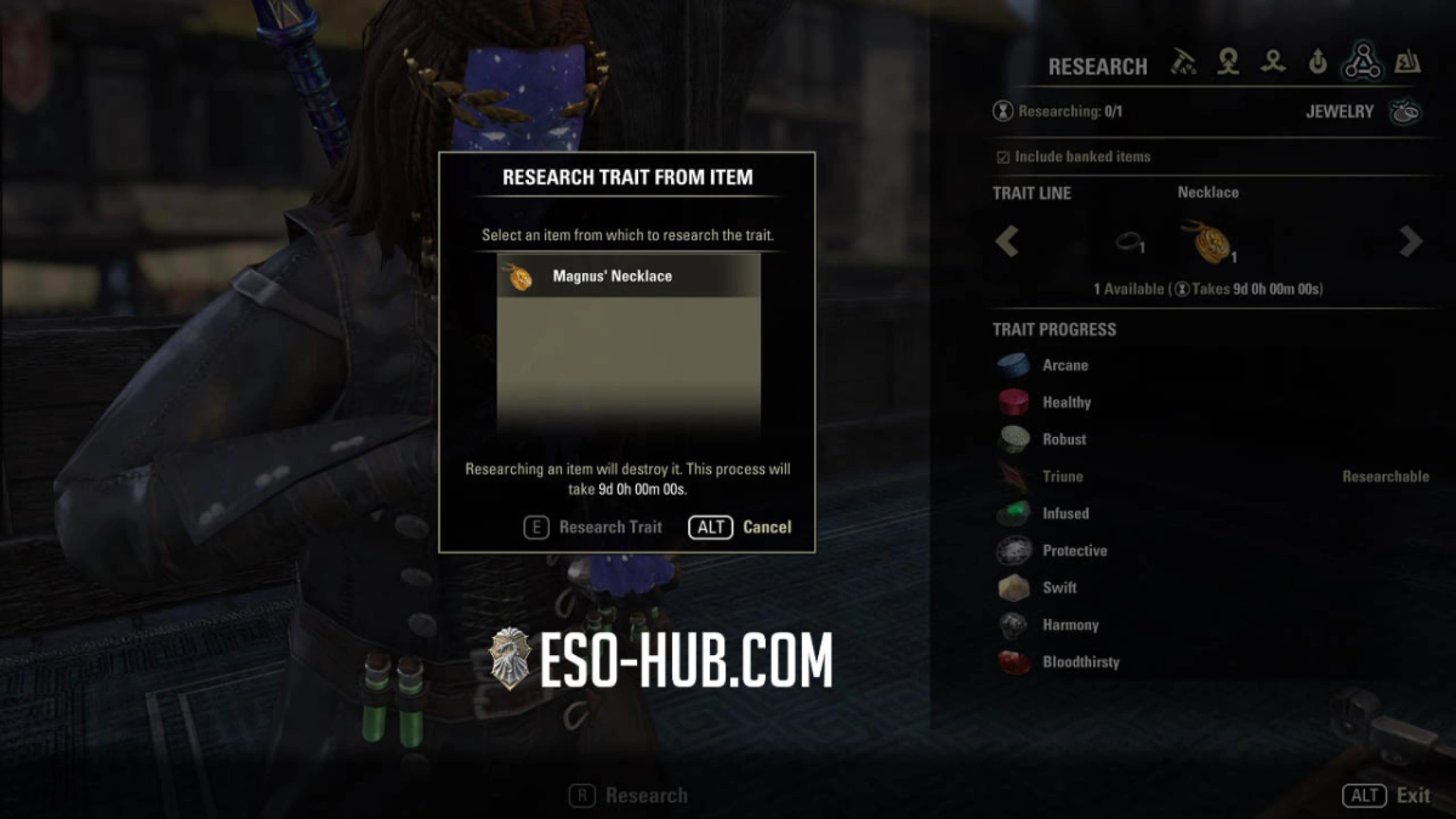Image resolution: width=1456 pixels, height=819 pixels.
Task: Toggle the hourglass Researching indicator
Action: [x=1003, y=111]
